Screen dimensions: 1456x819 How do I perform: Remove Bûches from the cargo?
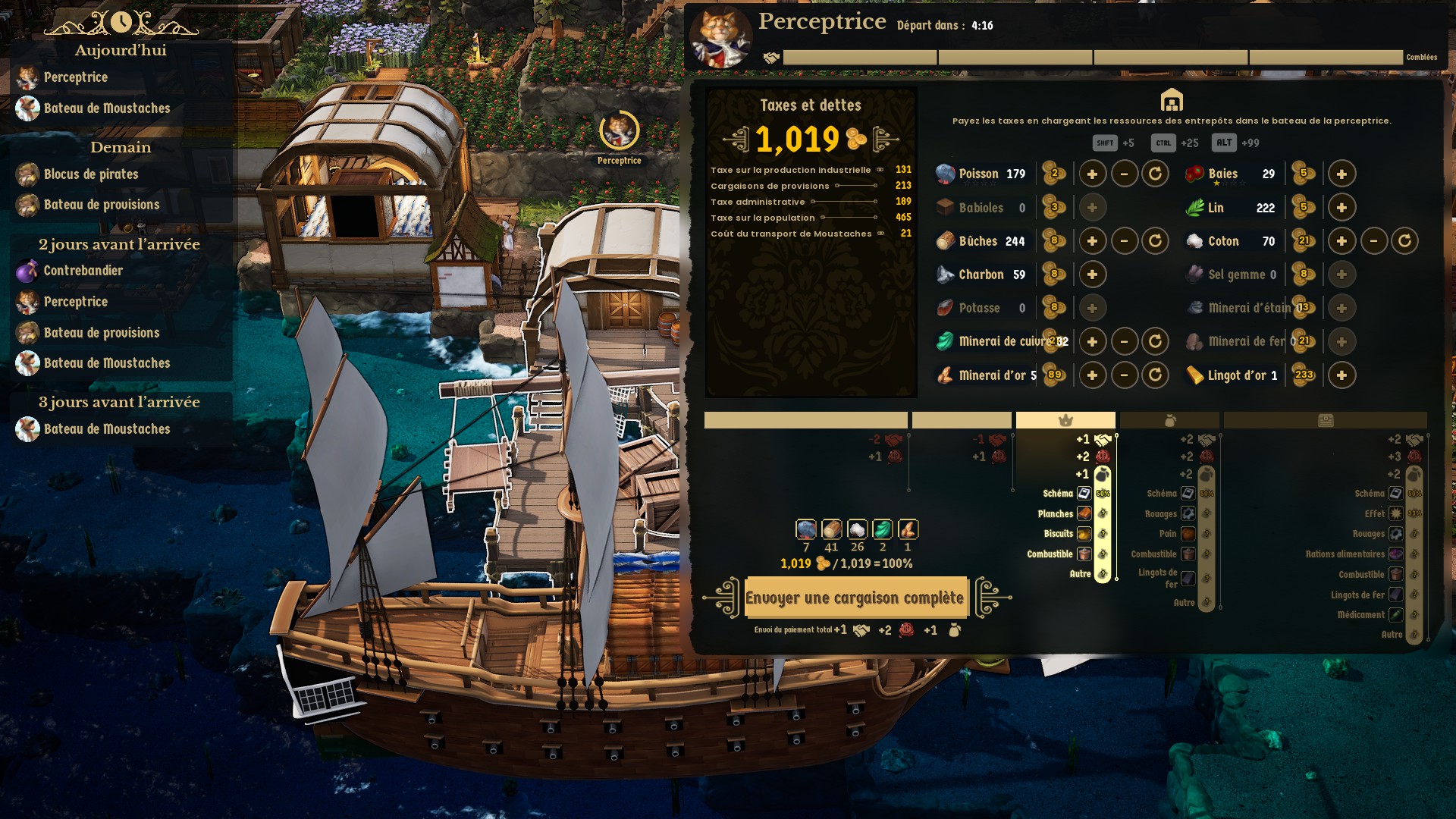(x=1124, y=241)
